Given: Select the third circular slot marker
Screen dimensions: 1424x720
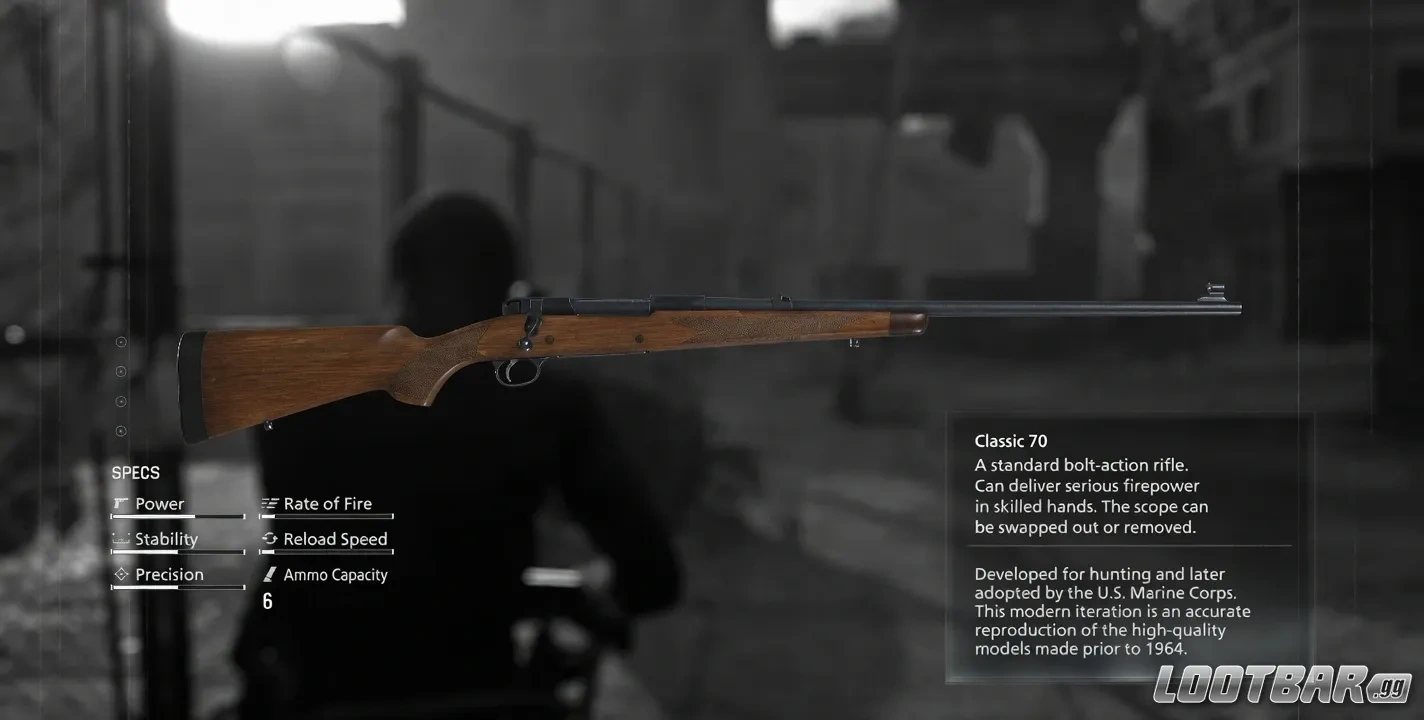Looking at the screenshot, I should tap(121, 401).
